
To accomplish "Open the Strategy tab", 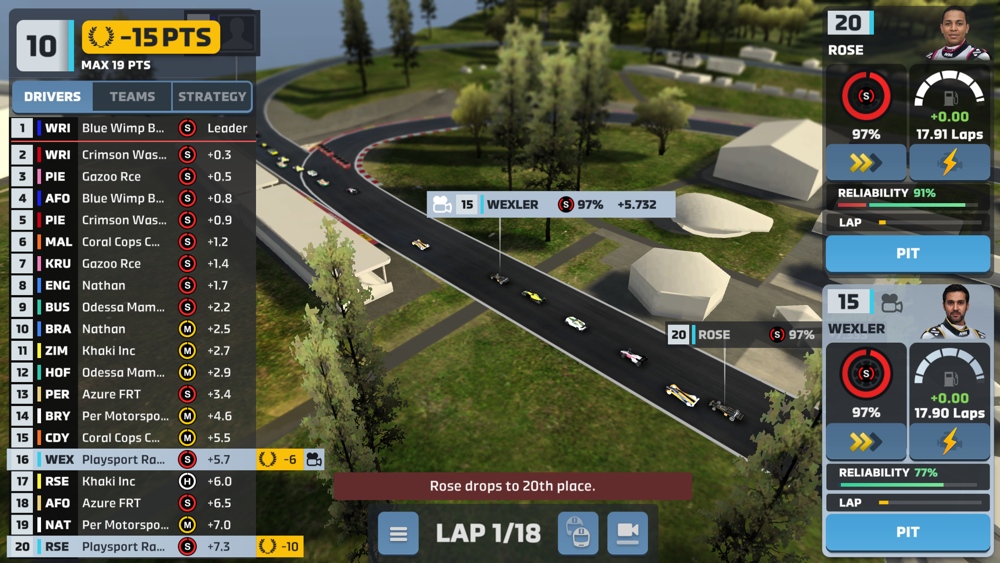I will [212, 97].
